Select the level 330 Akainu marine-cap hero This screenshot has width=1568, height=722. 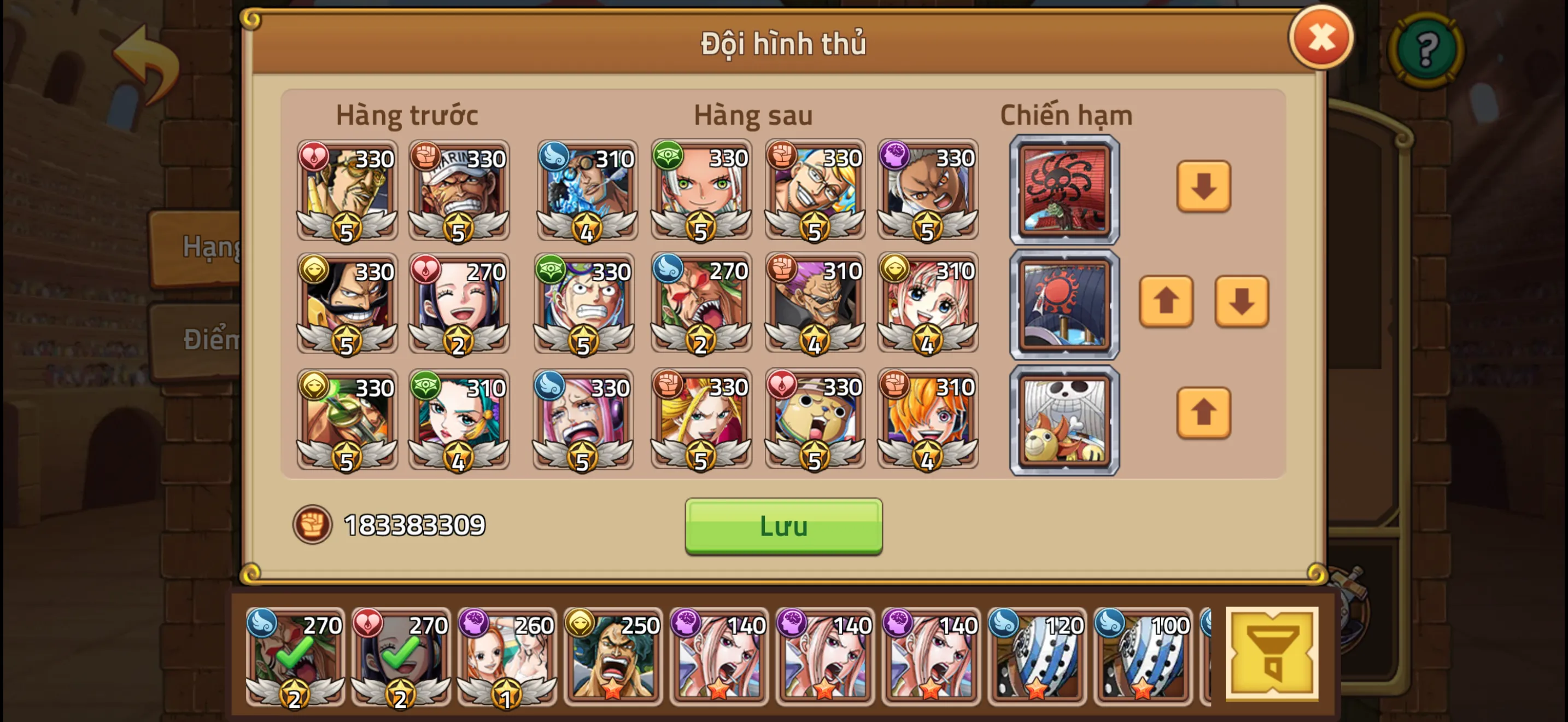click(x=458, y=190)
